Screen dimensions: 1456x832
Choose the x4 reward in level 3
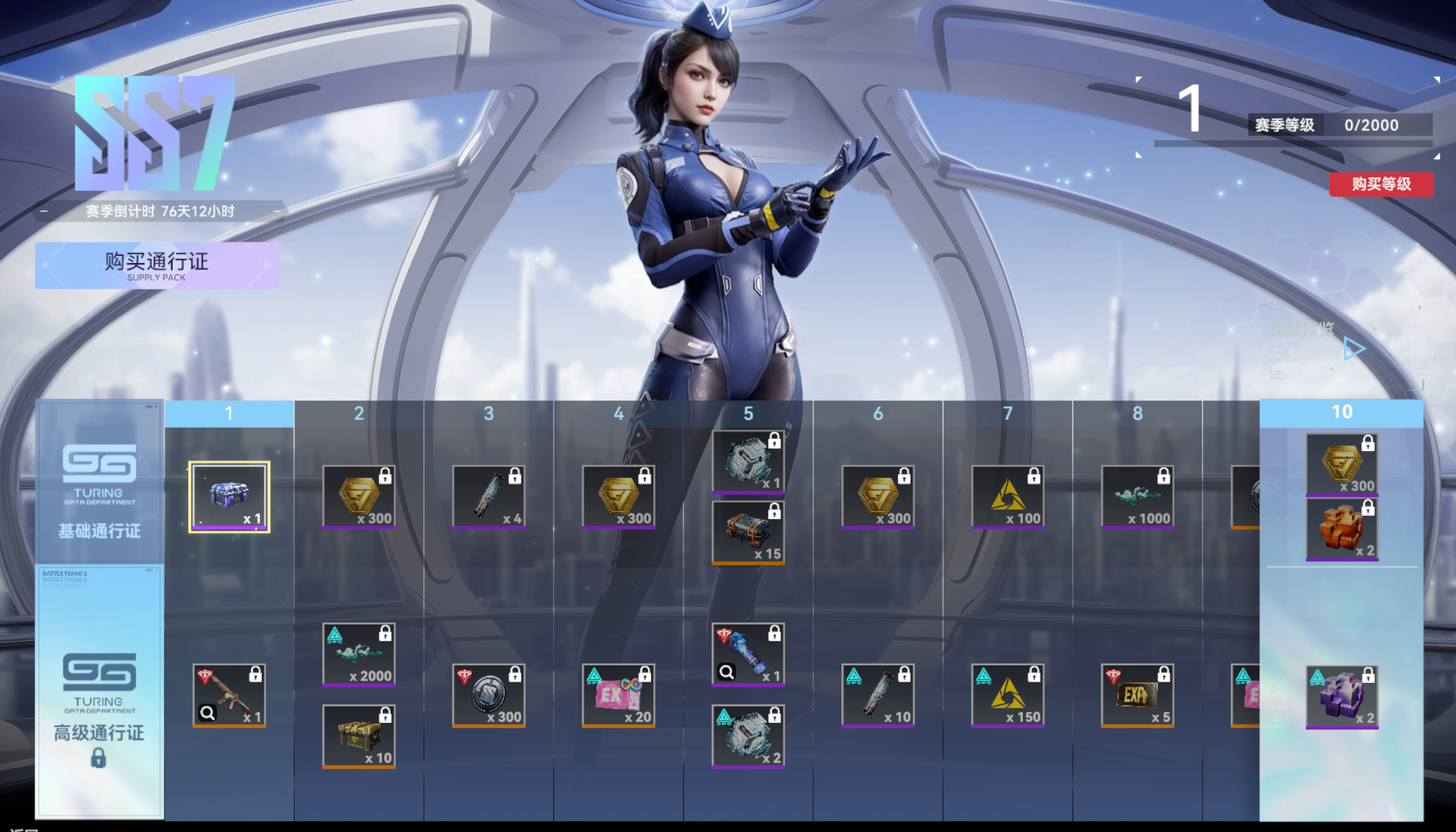tap(489, 497)
